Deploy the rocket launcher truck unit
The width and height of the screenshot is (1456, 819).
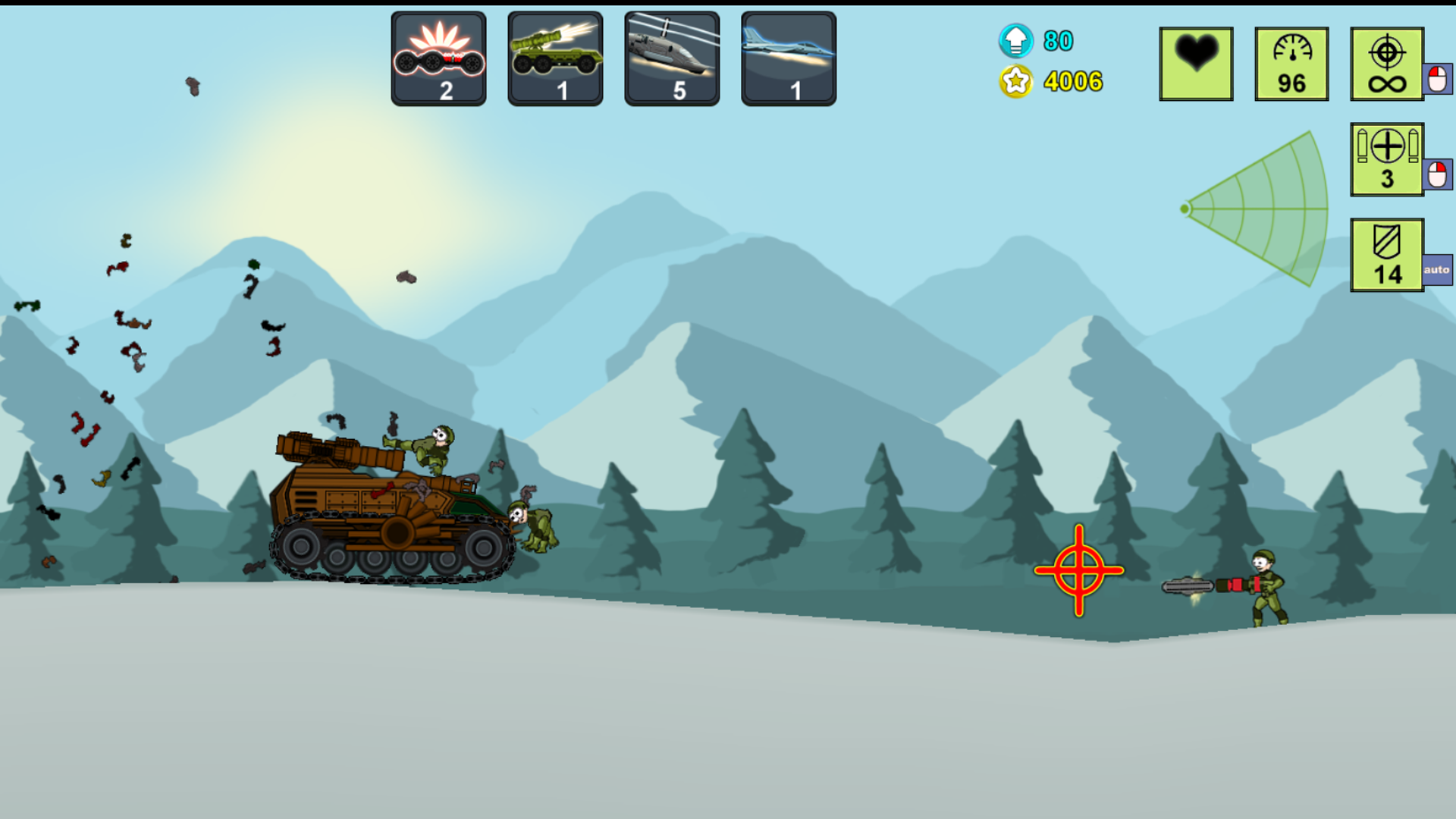tap(554, 57)
